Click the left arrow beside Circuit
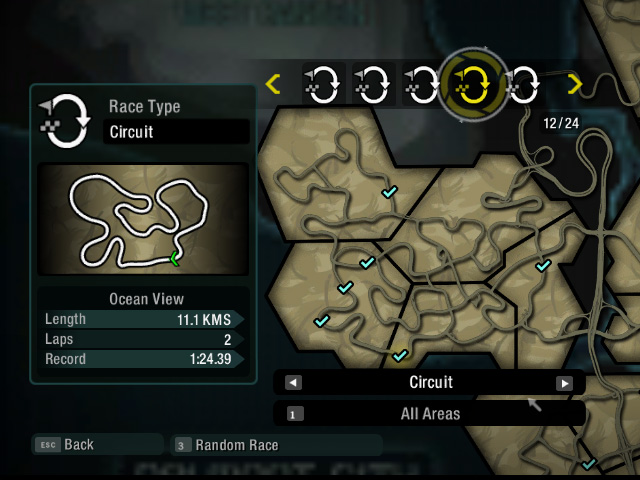 coord(293,382)
